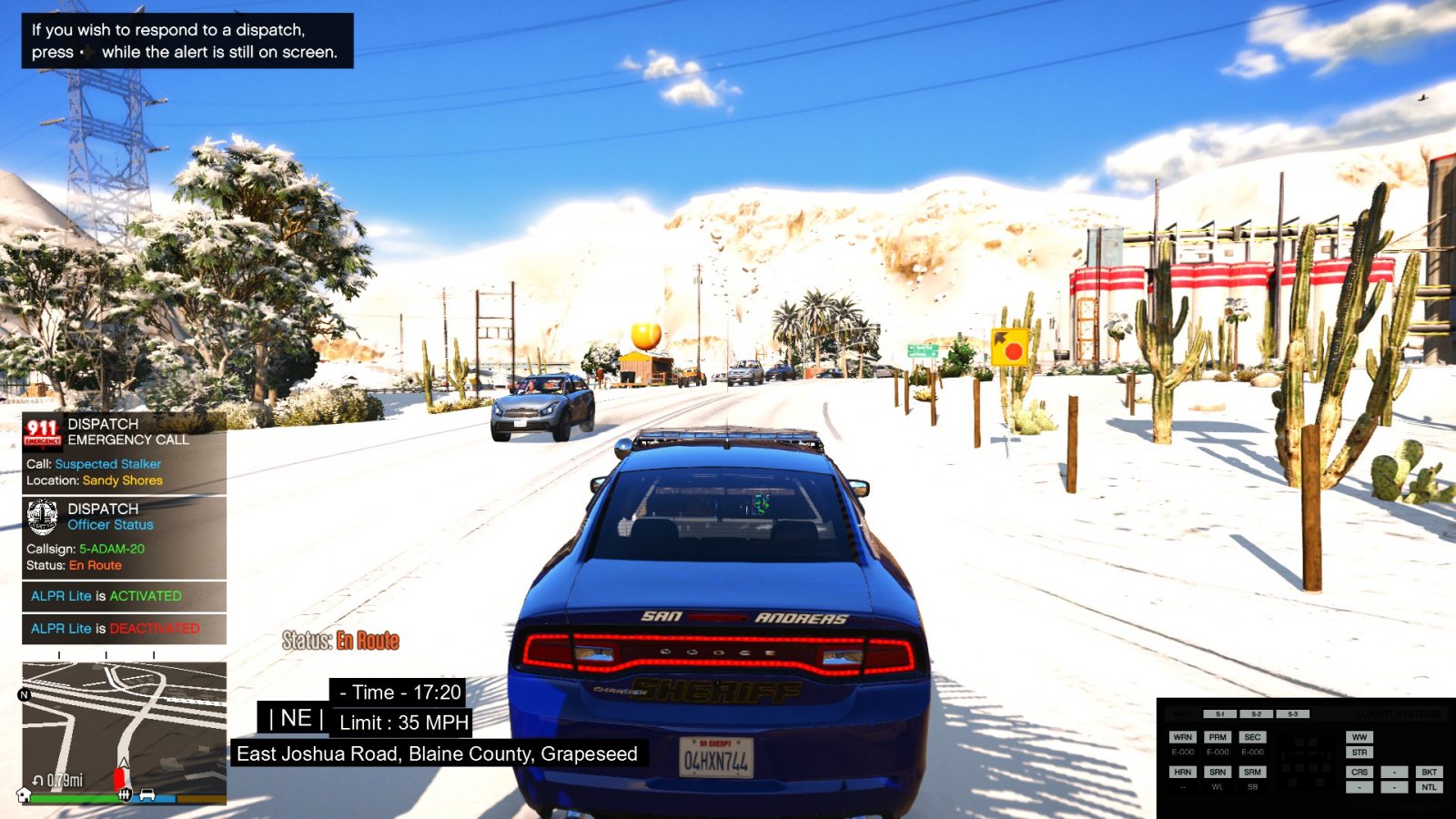The image size is (1456, 819).
Task: Click the ALPR Lite ACTIVATED notification
Action: pos(124,596)
